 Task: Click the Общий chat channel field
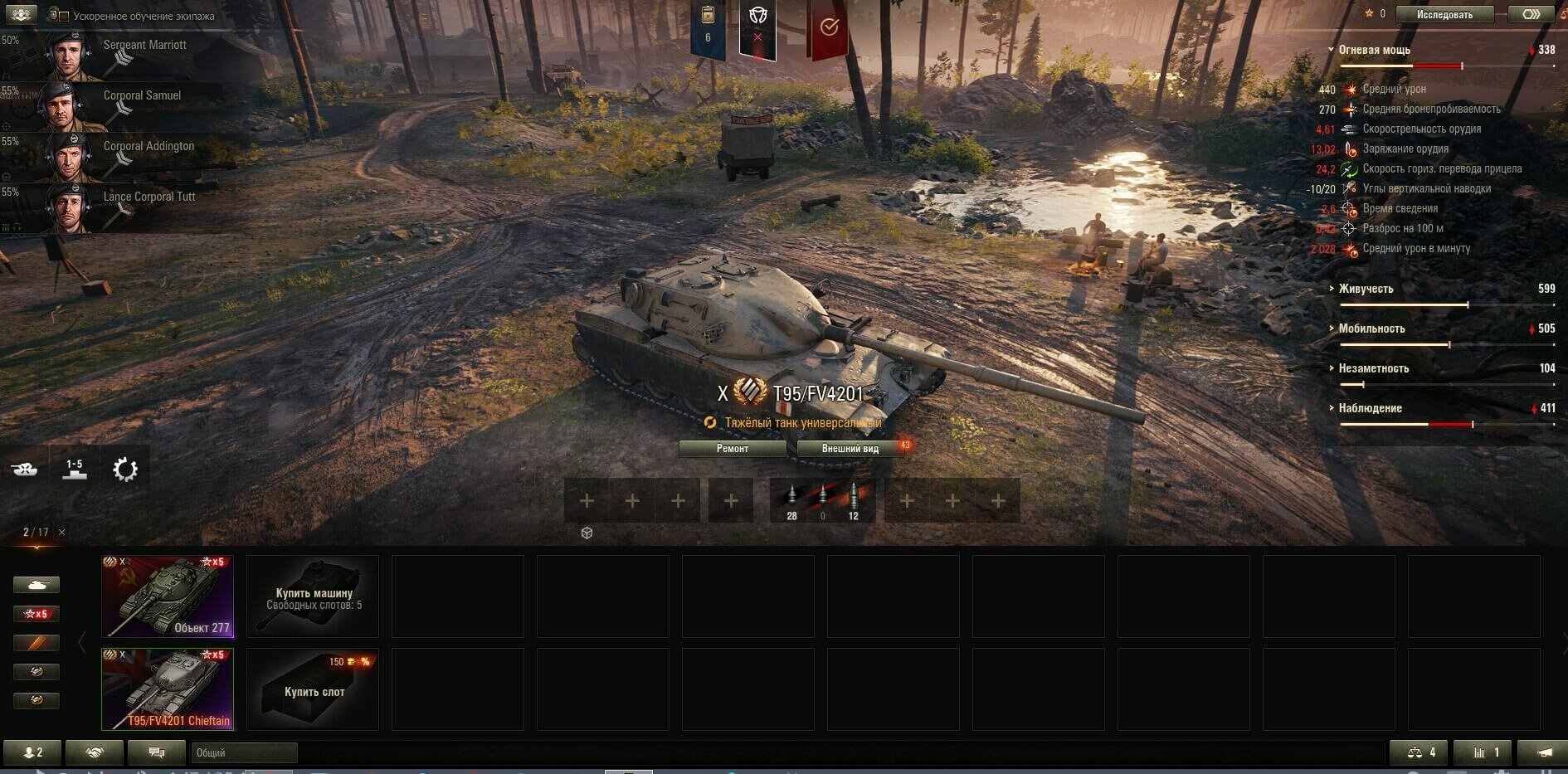tap(244, 752)
